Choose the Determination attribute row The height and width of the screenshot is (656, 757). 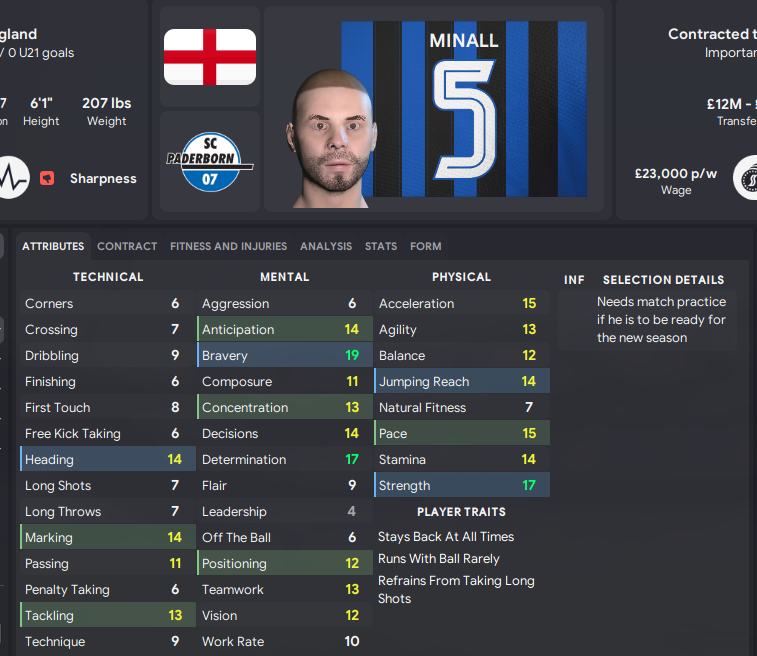point(283,460)
